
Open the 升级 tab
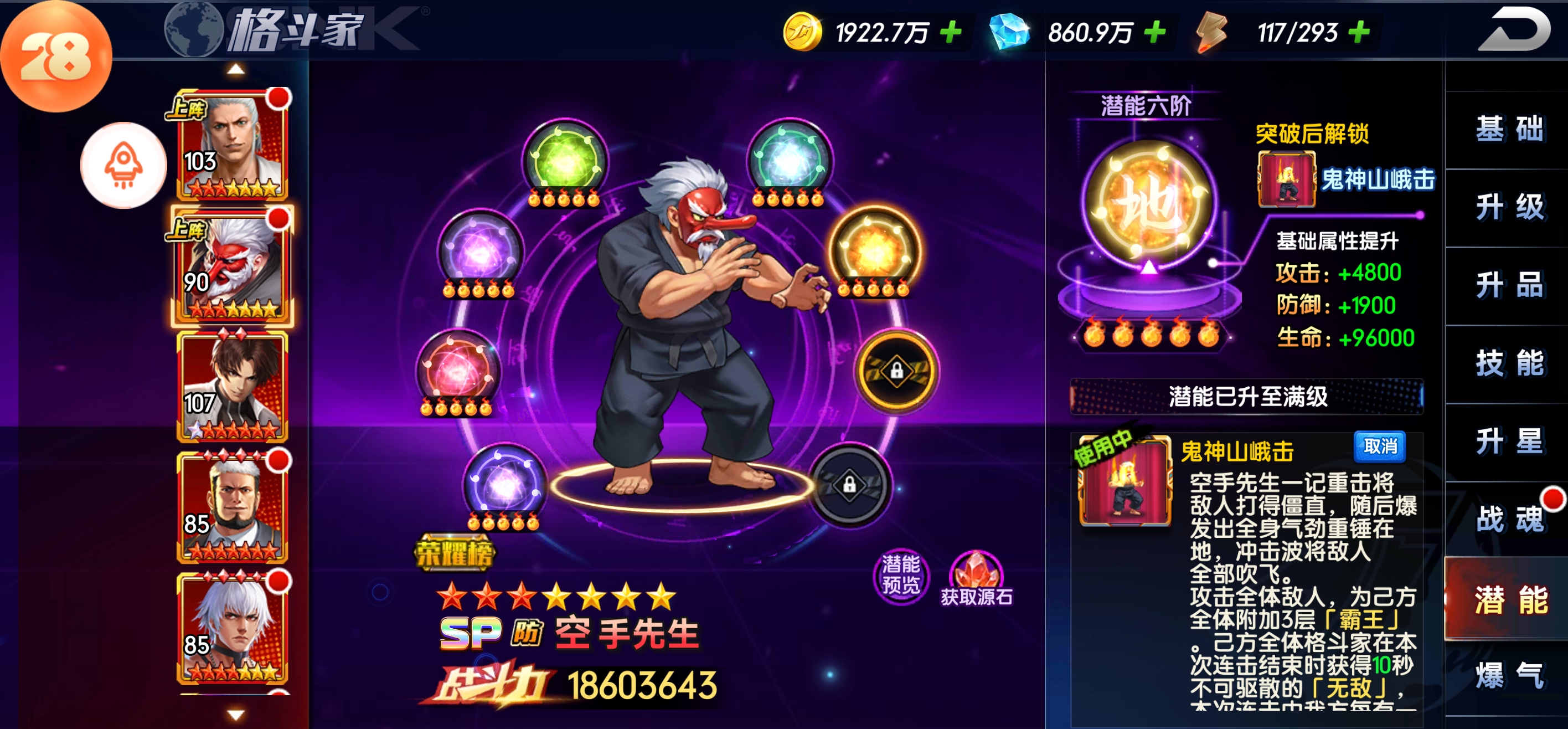tap(1509, 207)
